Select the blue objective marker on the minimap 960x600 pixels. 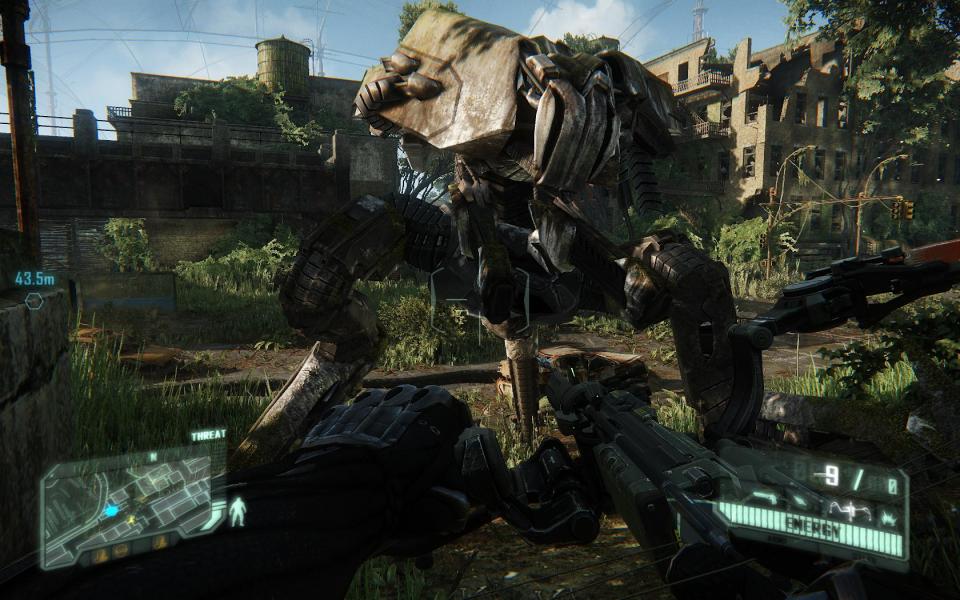[111, 510]
